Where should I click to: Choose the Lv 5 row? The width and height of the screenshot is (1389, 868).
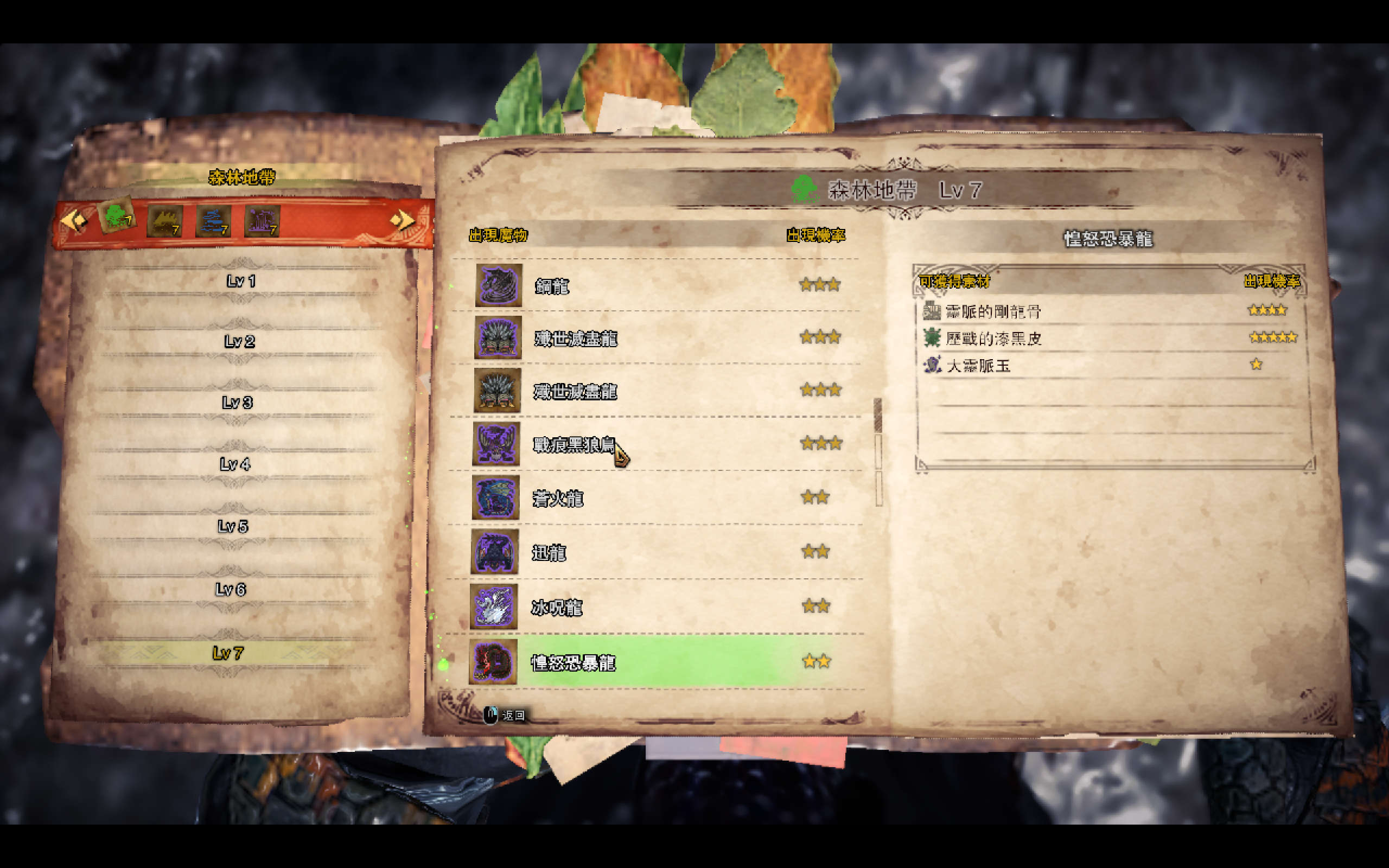[x=233, y=526]
